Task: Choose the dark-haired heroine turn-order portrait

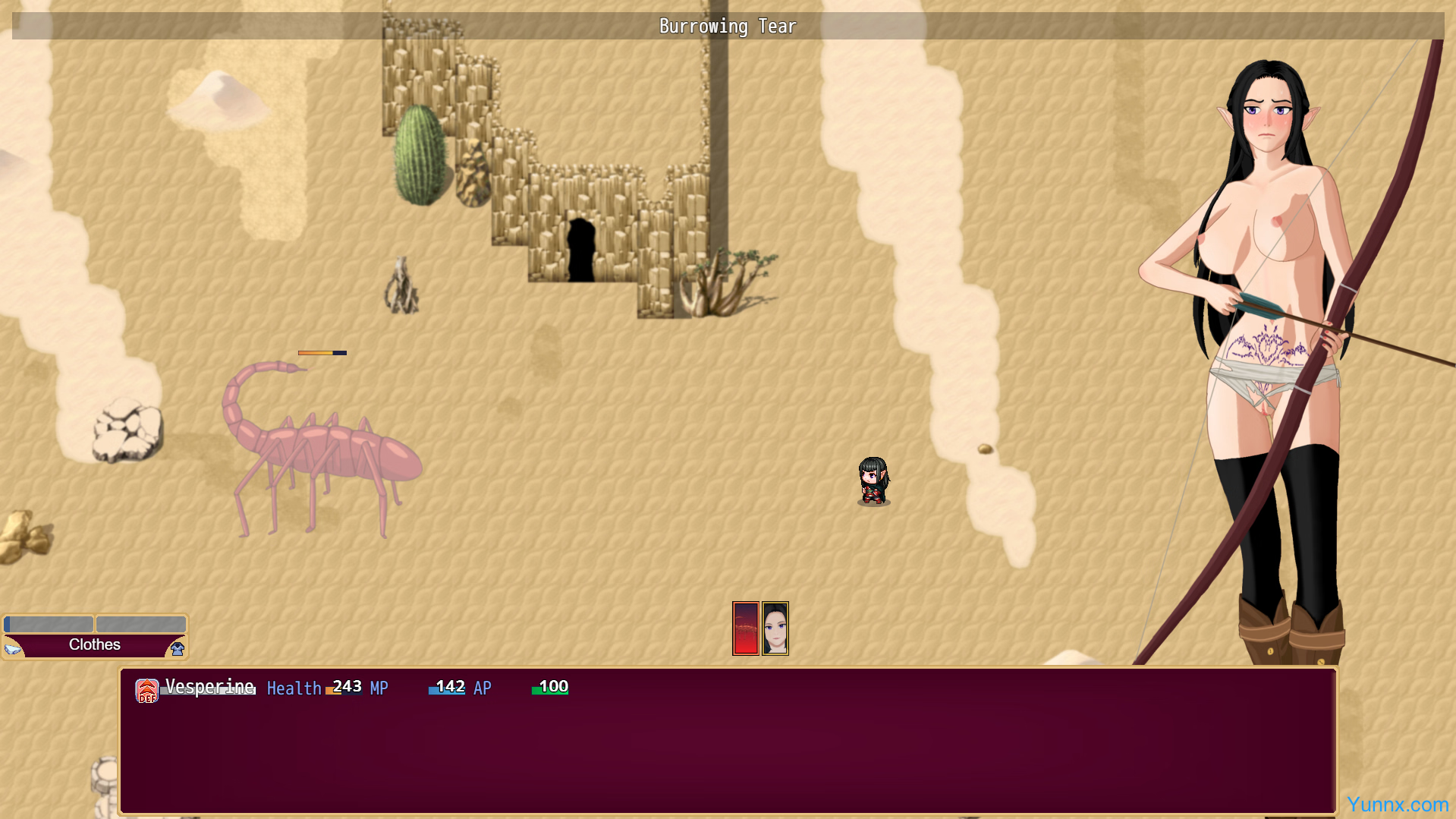Action: point(775,628)
